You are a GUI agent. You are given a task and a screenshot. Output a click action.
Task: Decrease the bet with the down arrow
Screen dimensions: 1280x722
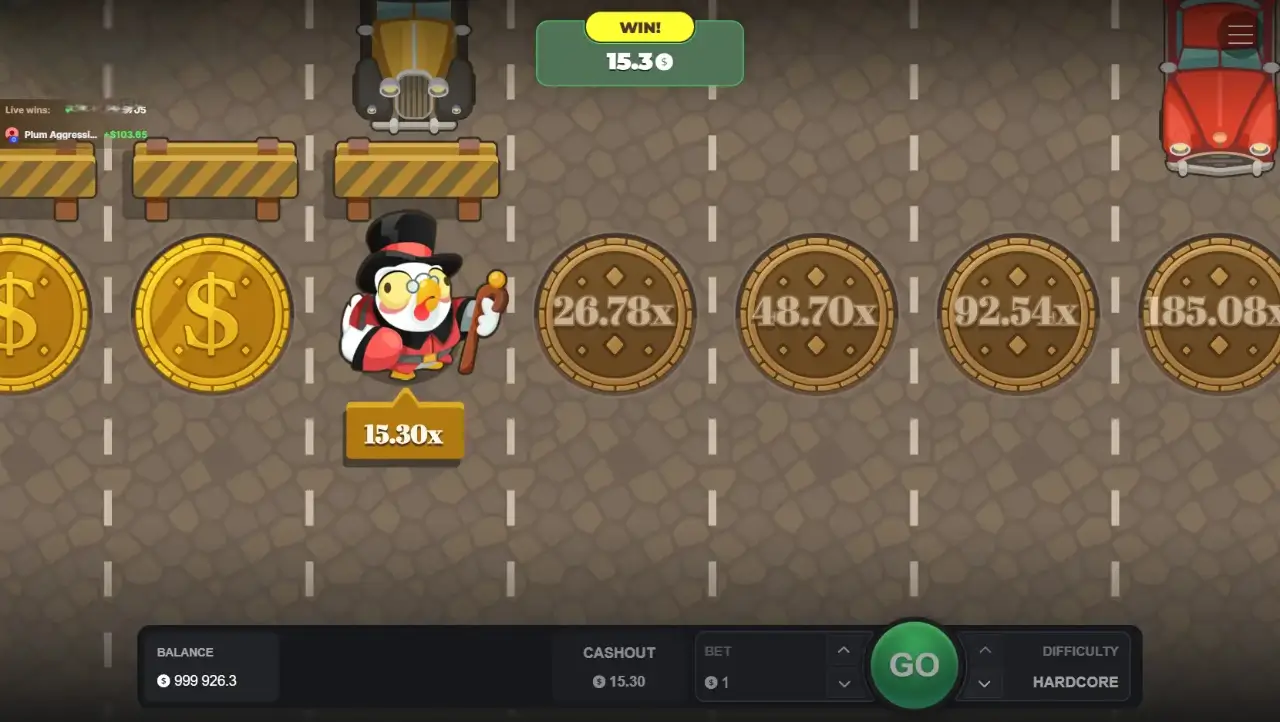(843, 684)
